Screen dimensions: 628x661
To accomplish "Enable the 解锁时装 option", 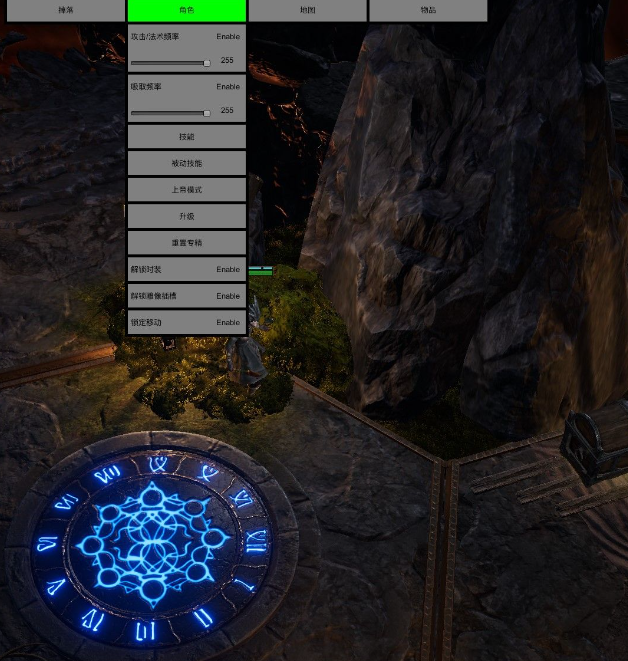I will pos(228,269).
